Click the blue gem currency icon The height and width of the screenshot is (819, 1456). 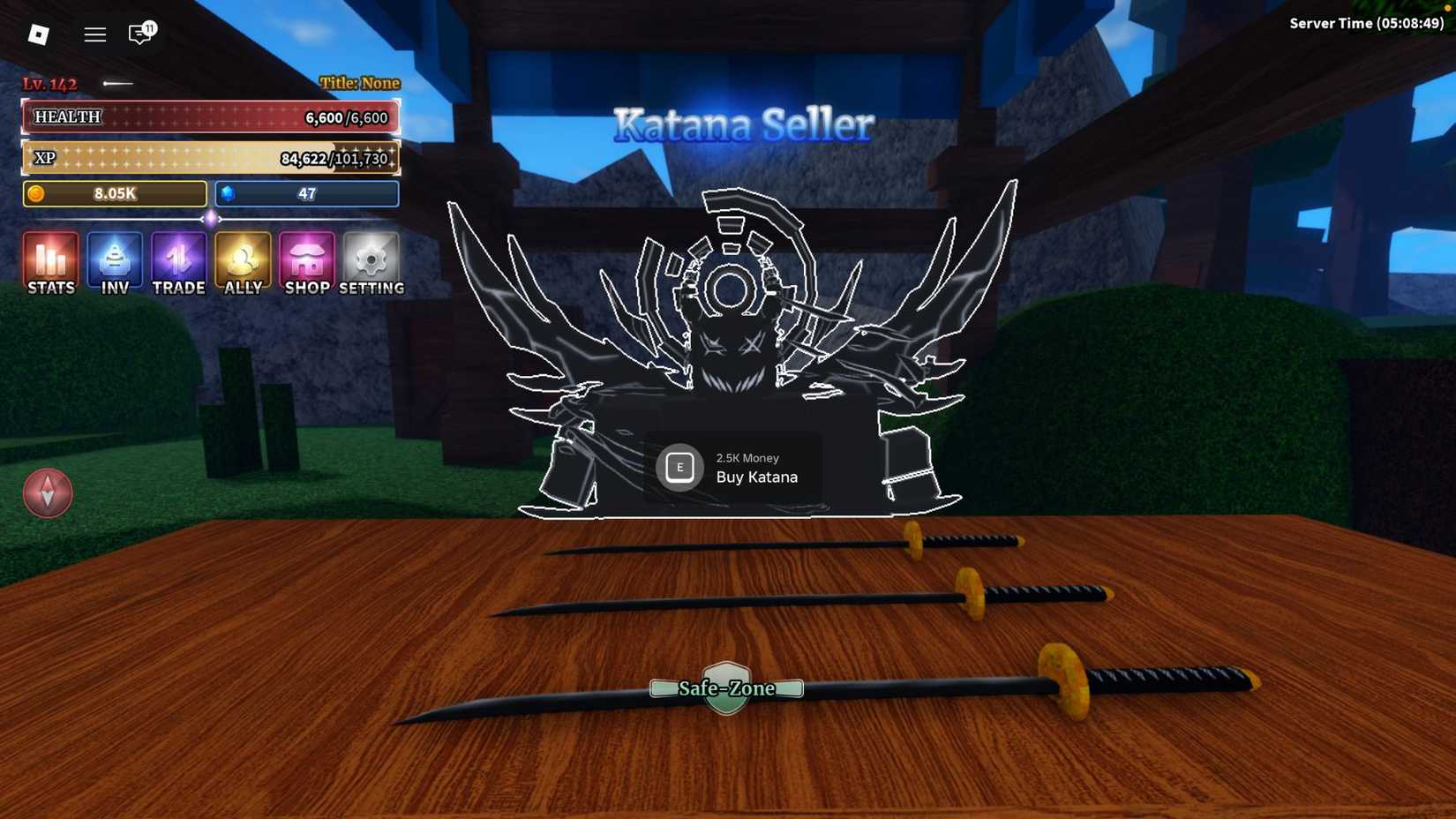(229, 193)
